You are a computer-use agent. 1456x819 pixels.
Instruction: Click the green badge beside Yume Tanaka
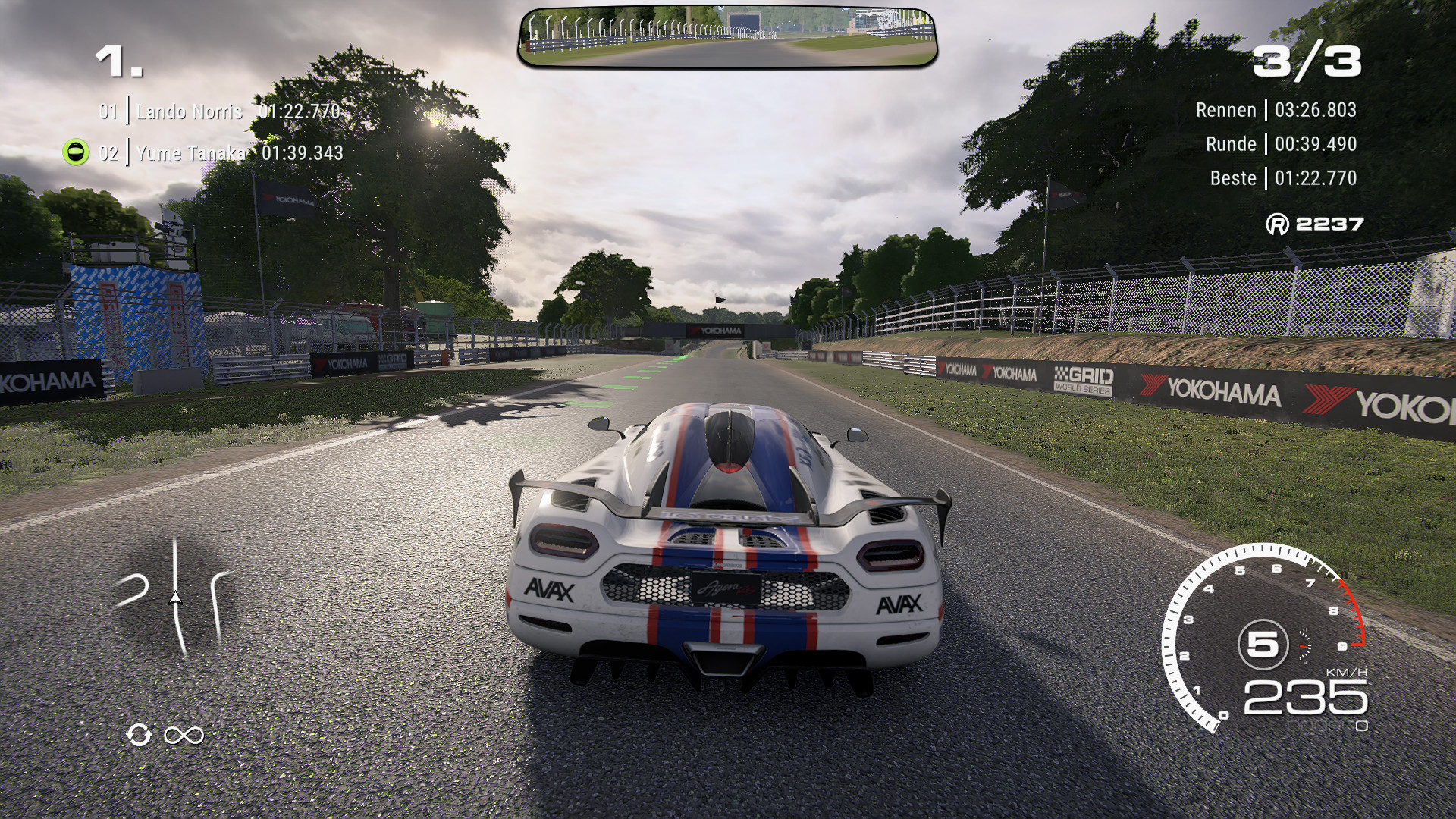pyautogui.click(x=76, y=152)
